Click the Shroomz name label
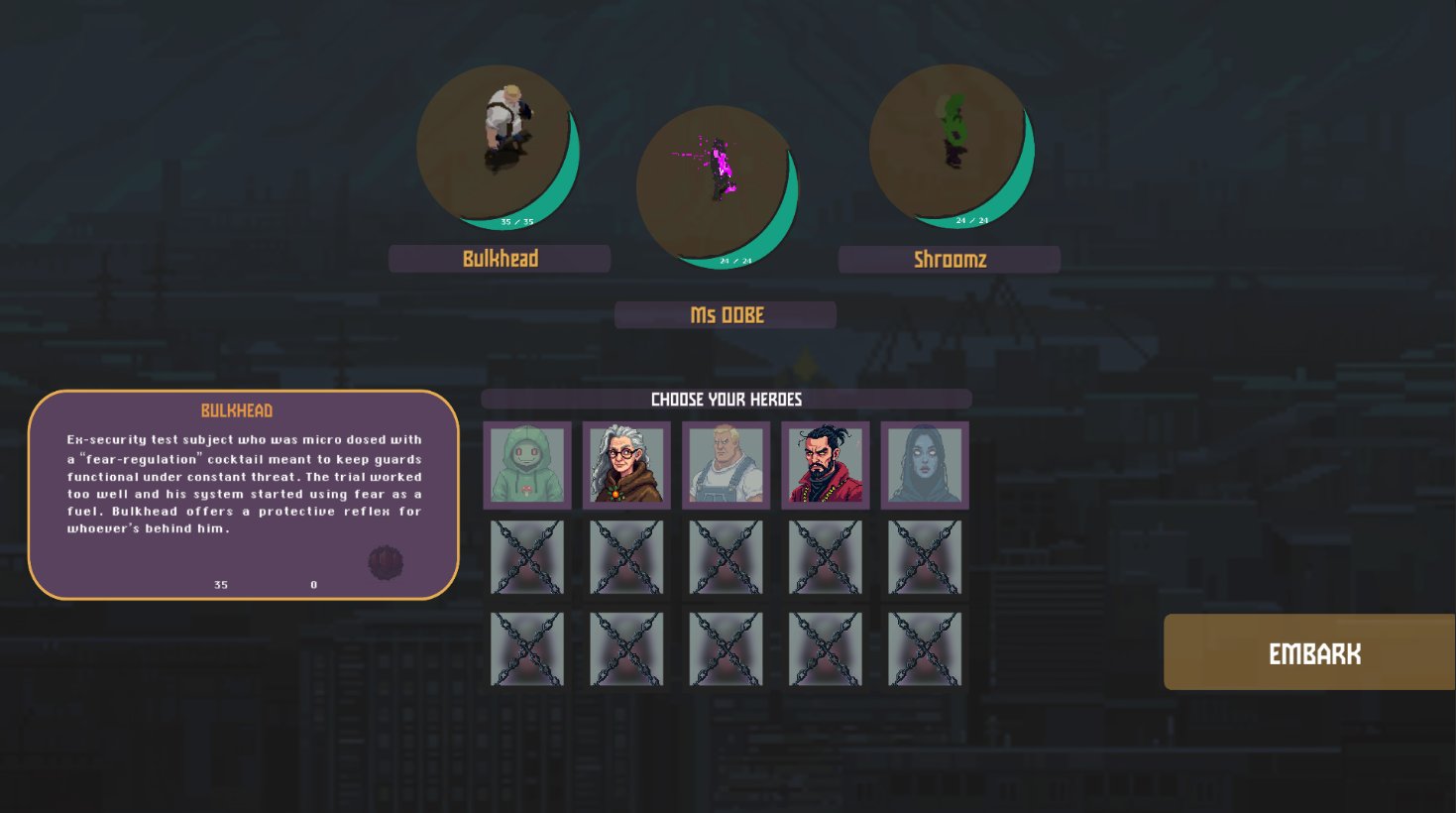1456x813 pixels. pyautogui.click(x=950, y=260)
